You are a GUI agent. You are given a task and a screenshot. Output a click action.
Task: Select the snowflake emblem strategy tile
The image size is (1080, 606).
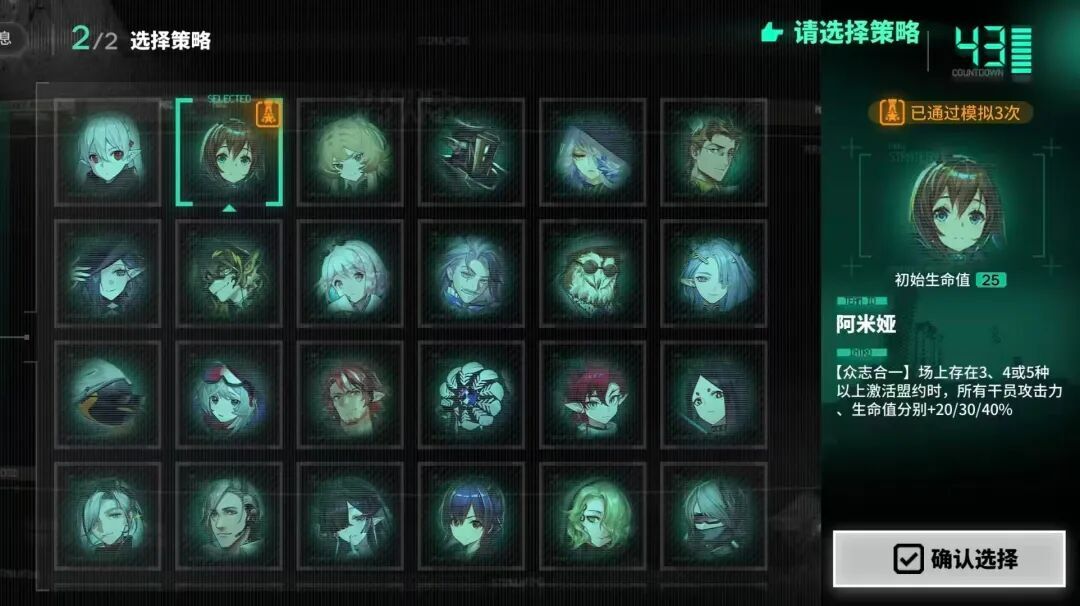coord(471,395)
